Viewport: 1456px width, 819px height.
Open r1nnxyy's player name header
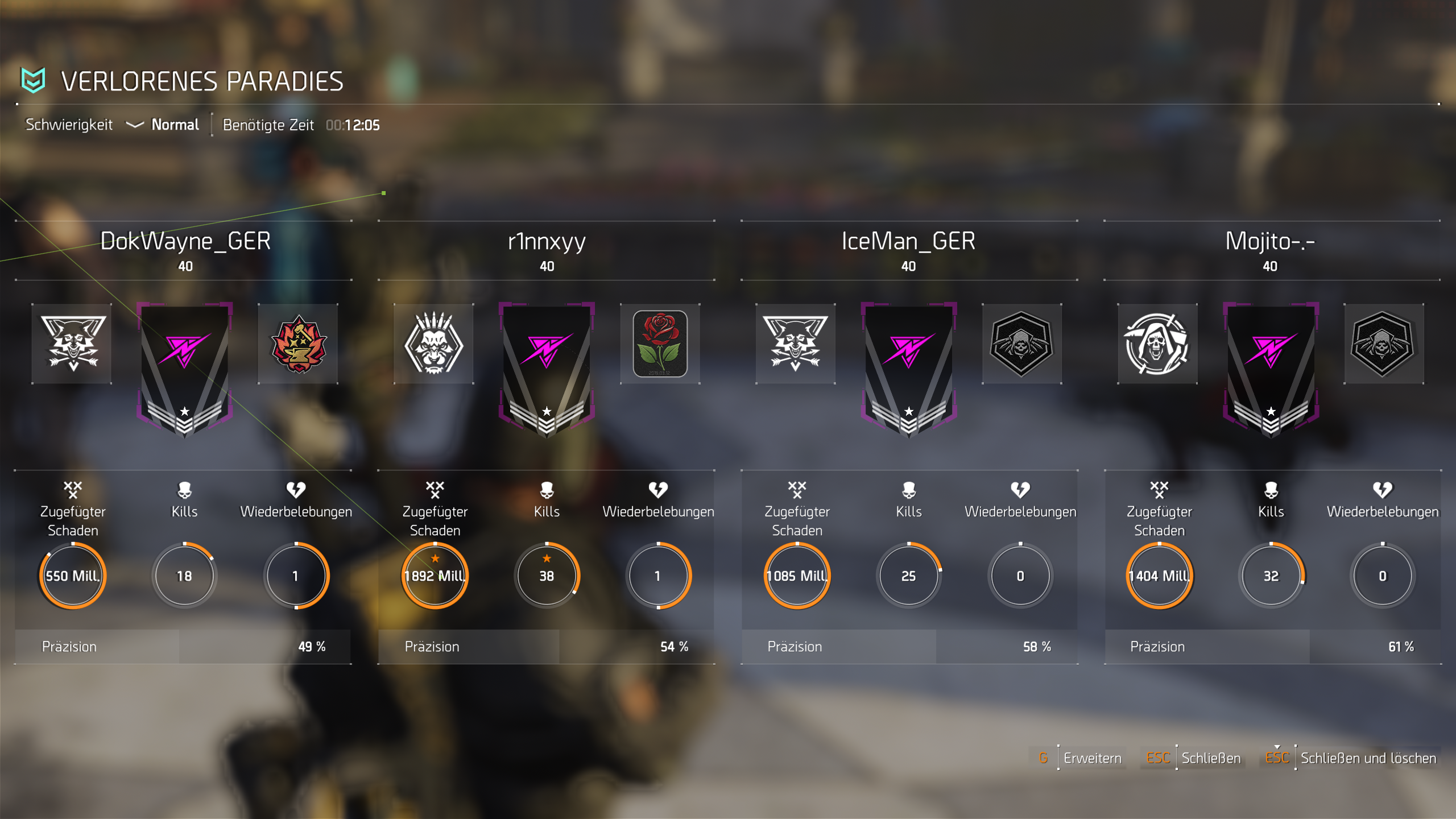[x=547, y=241]
